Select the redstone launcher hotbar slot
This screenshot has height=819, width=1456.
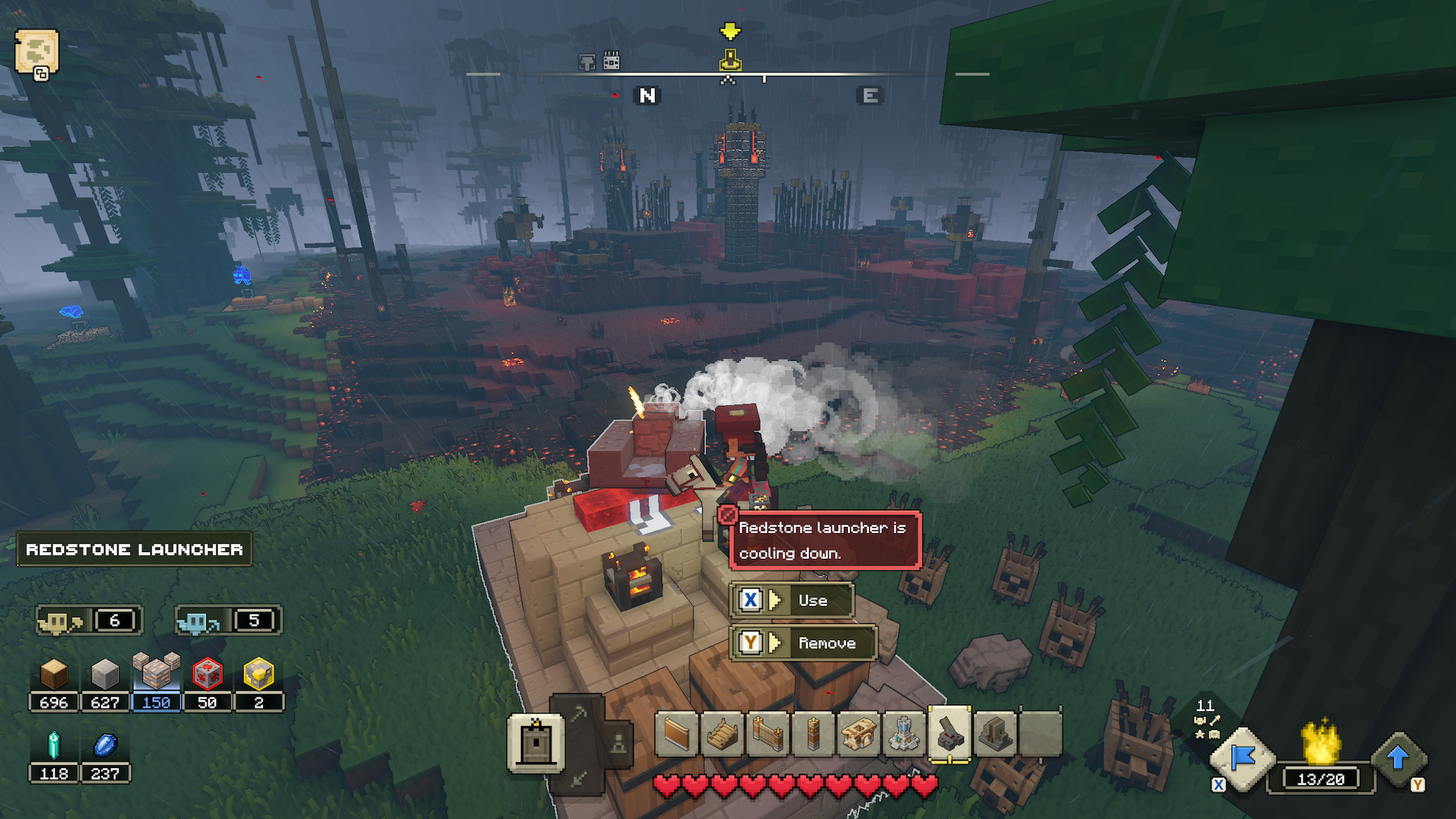949,733
